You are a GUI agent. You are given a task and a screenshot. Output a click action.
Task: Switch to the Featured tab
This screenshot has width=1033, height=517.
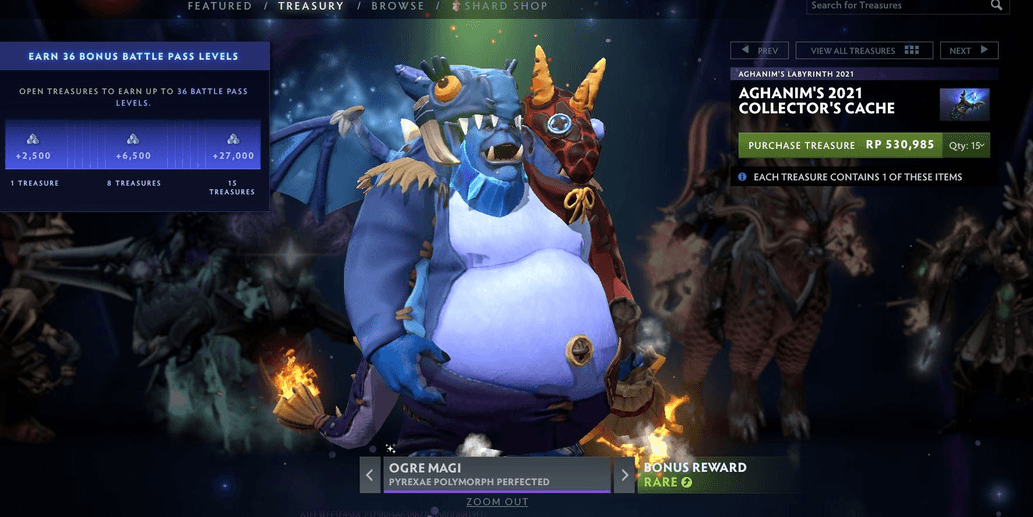pyautogui.click(x=220, y=6)
